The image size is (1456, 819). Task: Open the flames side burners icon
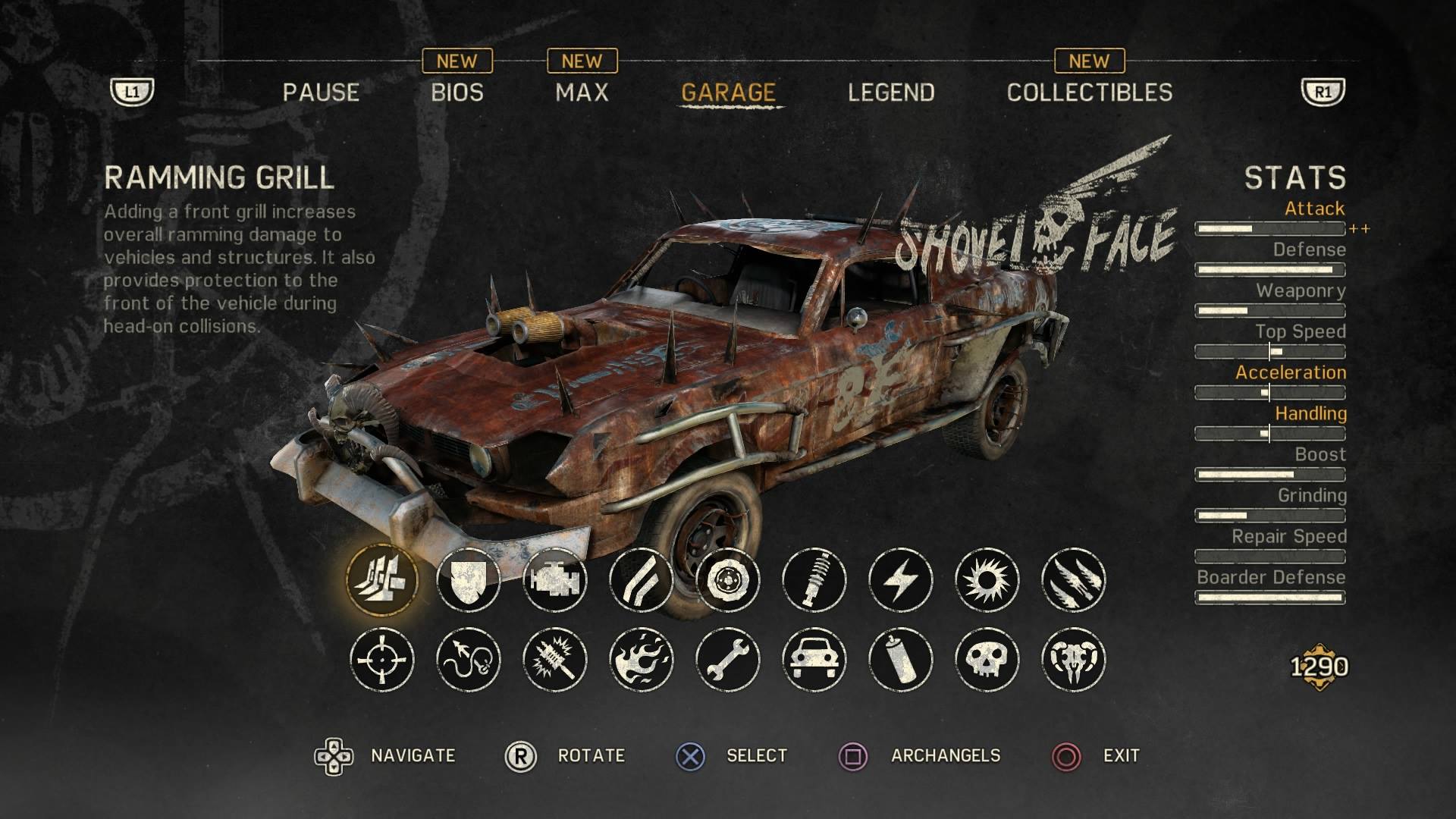click(642, 659)
